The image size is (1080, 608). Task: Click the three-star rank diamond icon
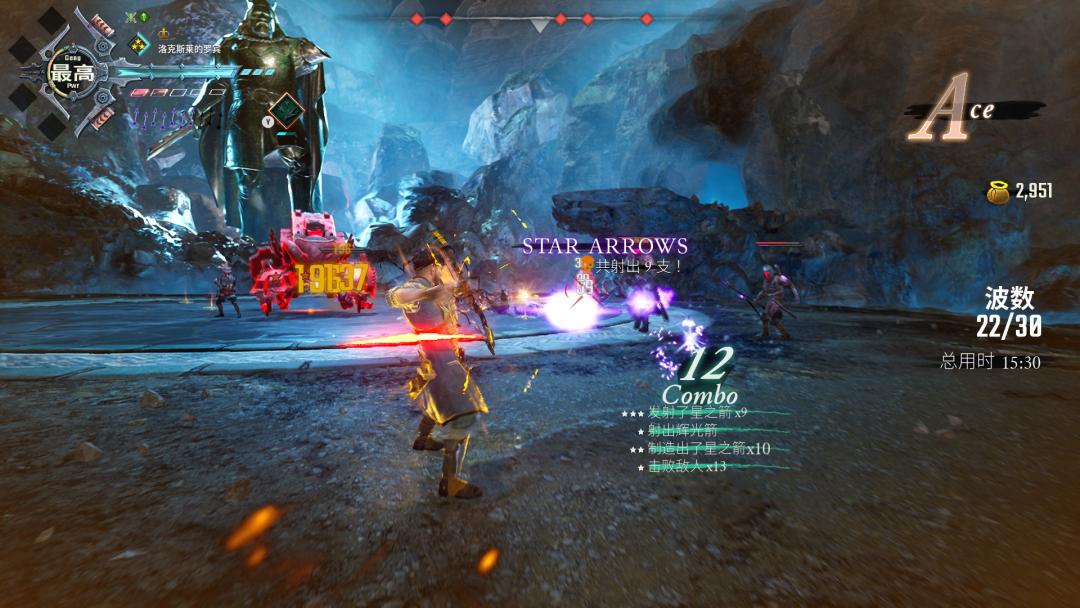[138, 45]
